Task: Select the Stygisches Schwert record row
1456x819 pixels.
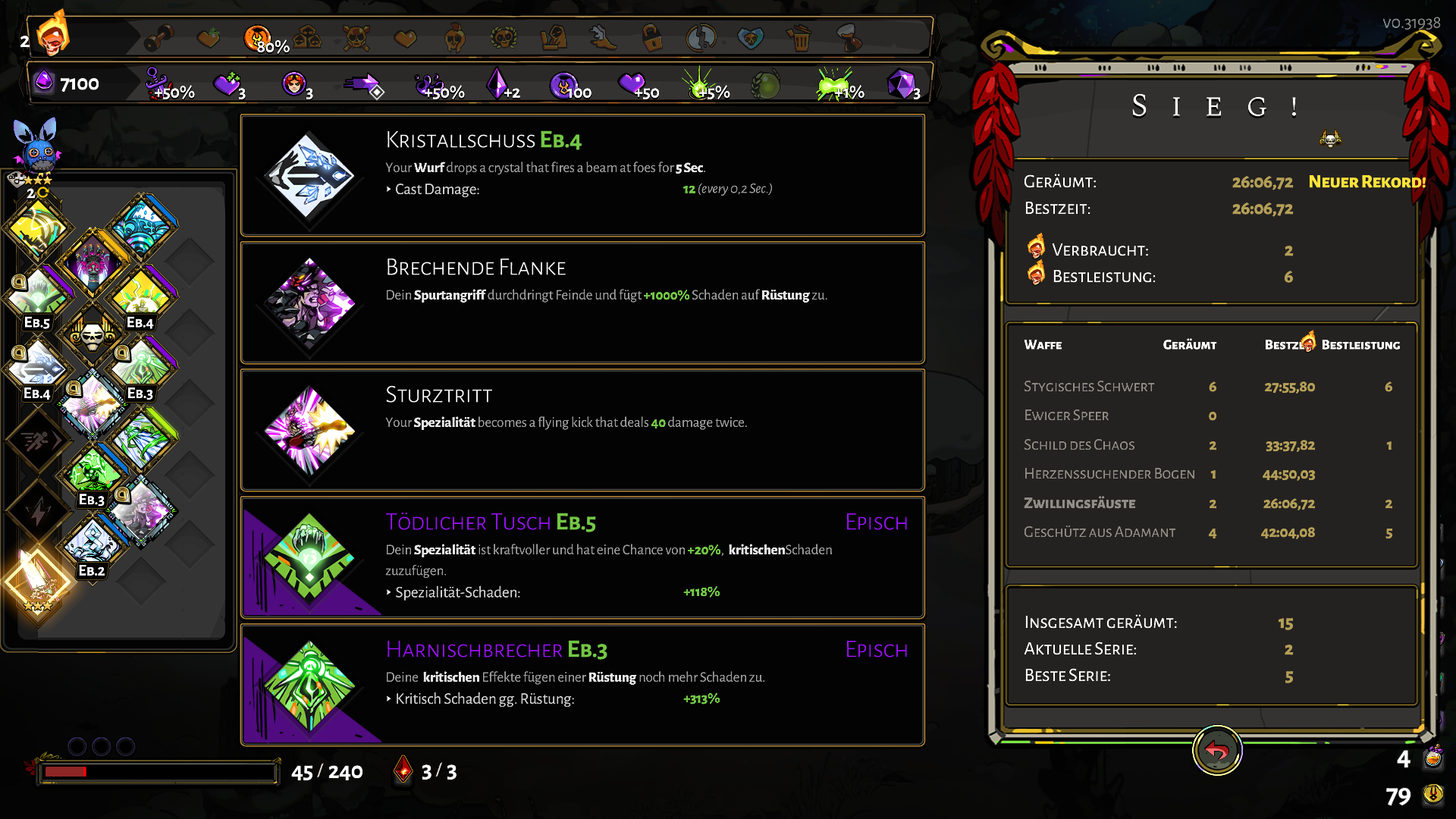Action: coord(1211,387)
